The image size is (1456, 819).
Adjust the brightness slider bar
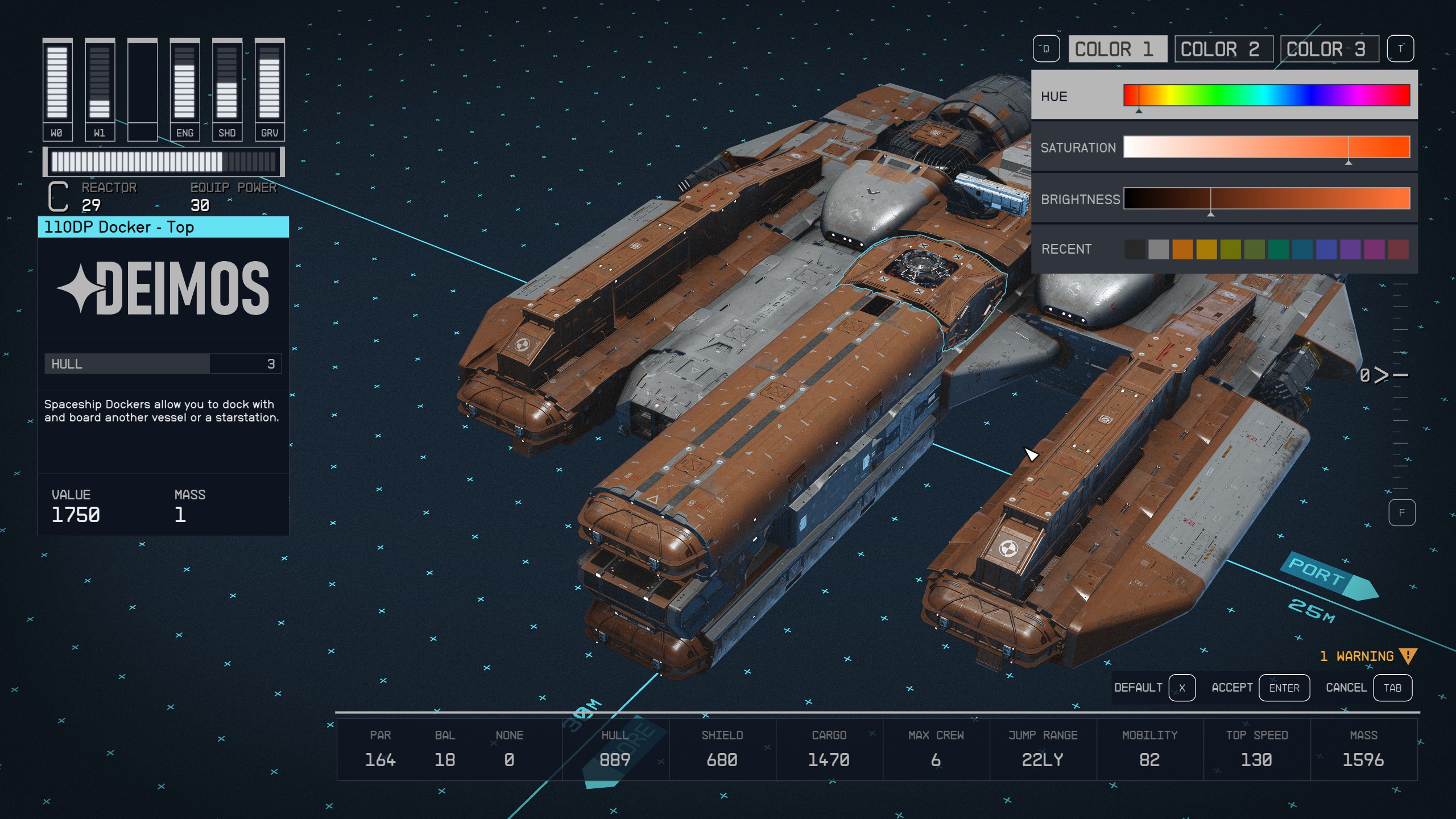point(1266,198)
